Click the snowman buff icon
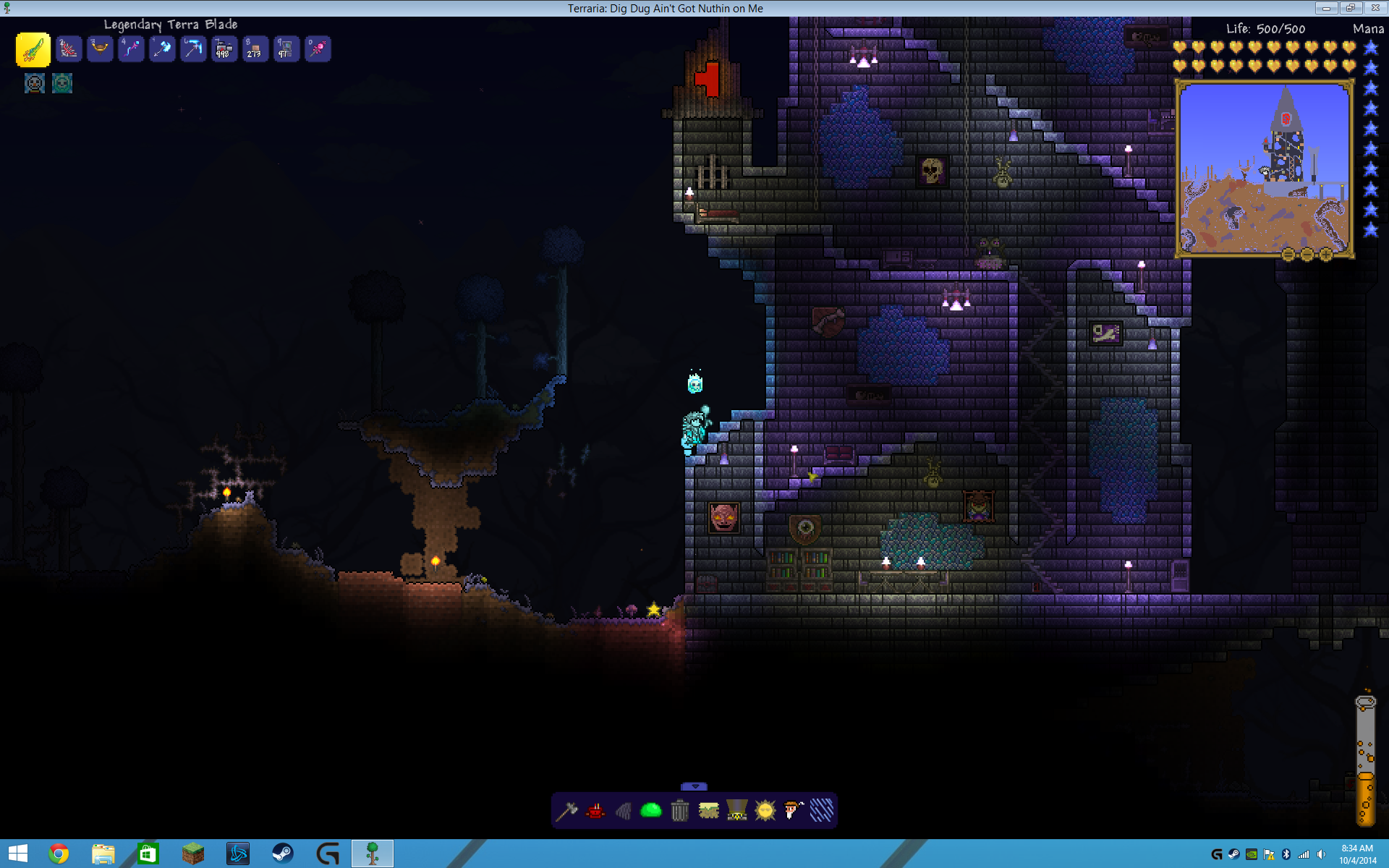The image size is (1389, 868). point(35,84)
